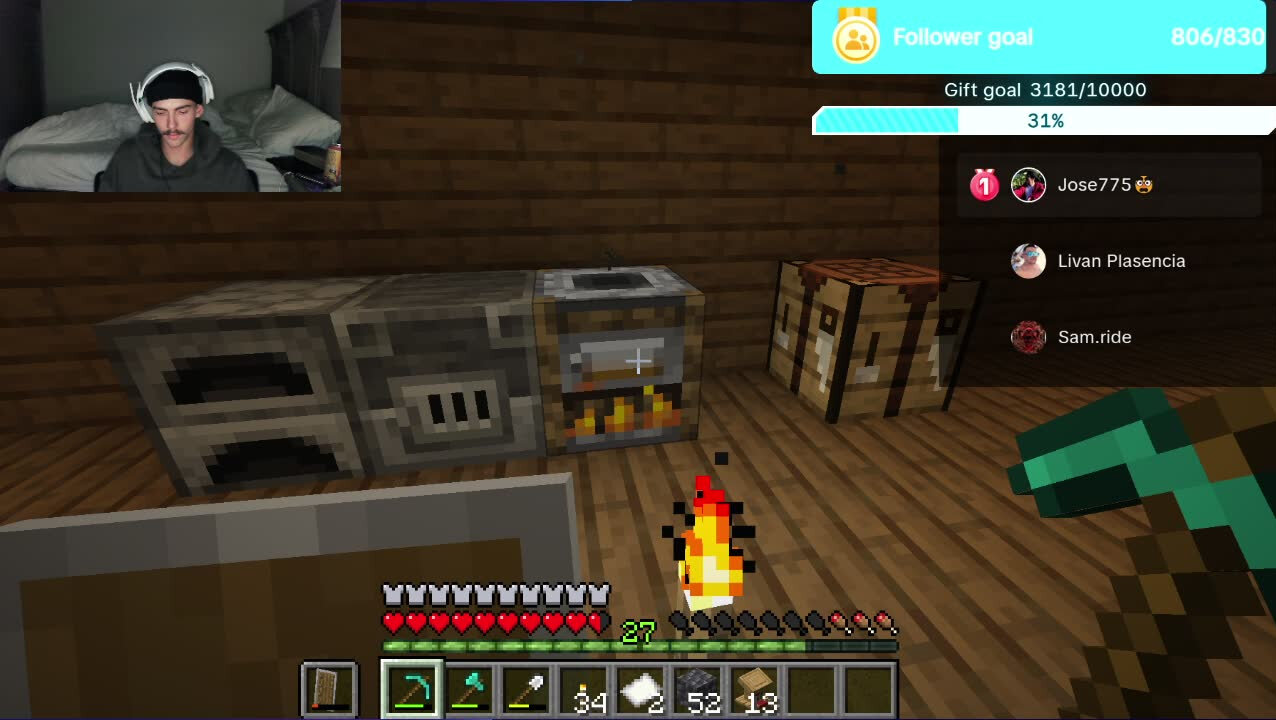Select the diamond axe hotbar slot
Screen dimensions: 1276x720
pyautogui.click(x=468, y=689)
